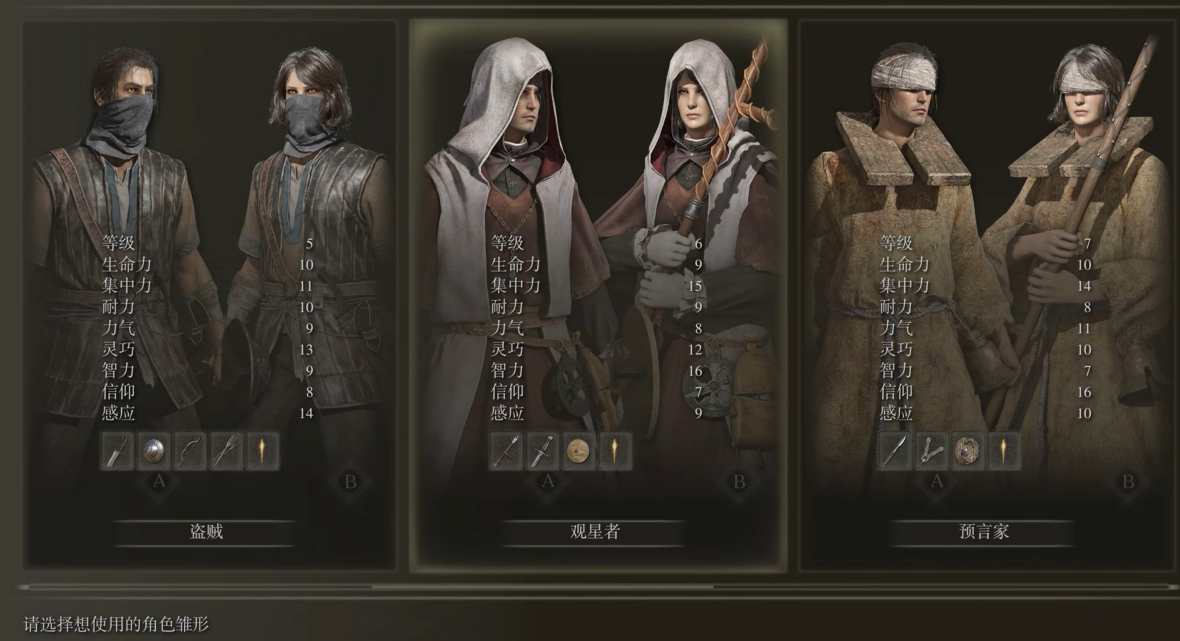Click the Bandit's golden glowing item icon
The height and width of the screenshot is (641, 1180).
[264, 451]
